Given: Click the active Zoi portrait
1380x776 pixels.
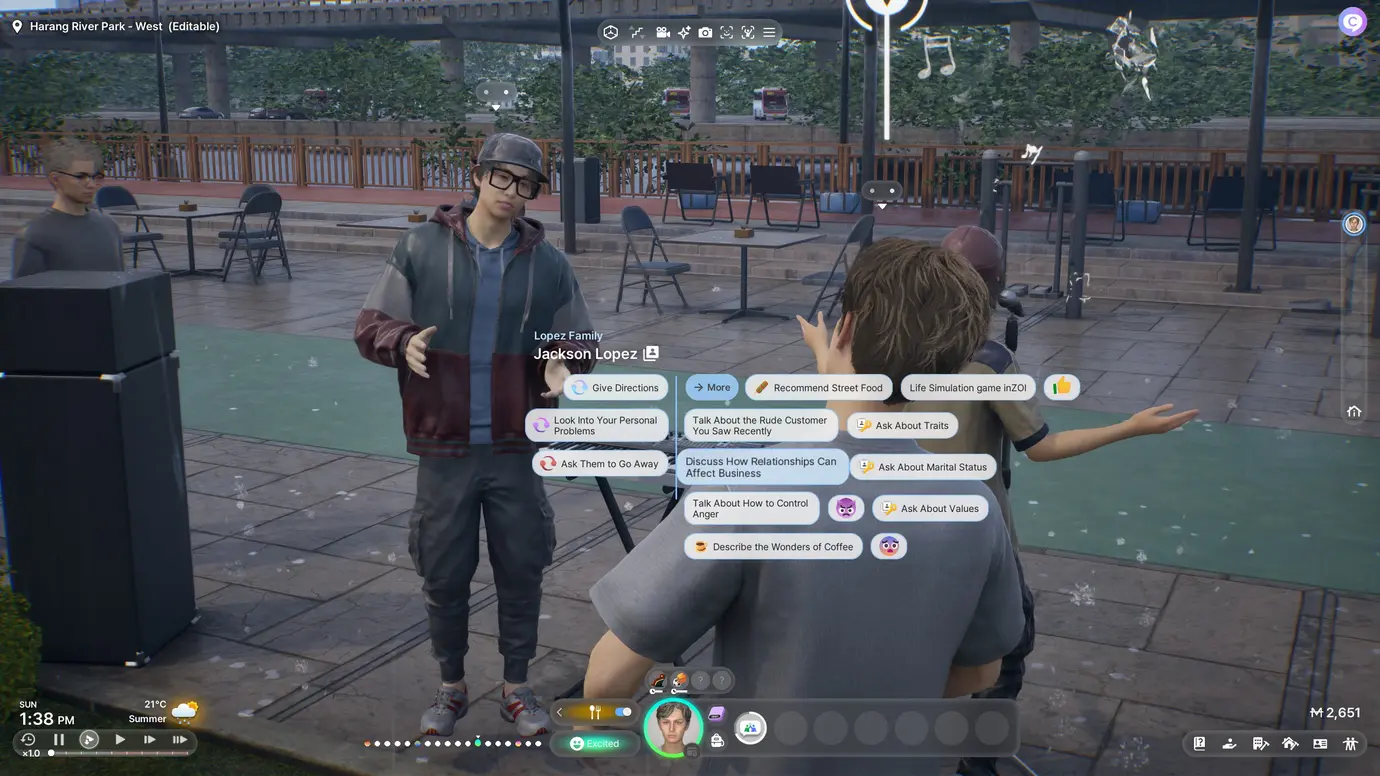Looking at the screenshot, I should pos(672,727).
